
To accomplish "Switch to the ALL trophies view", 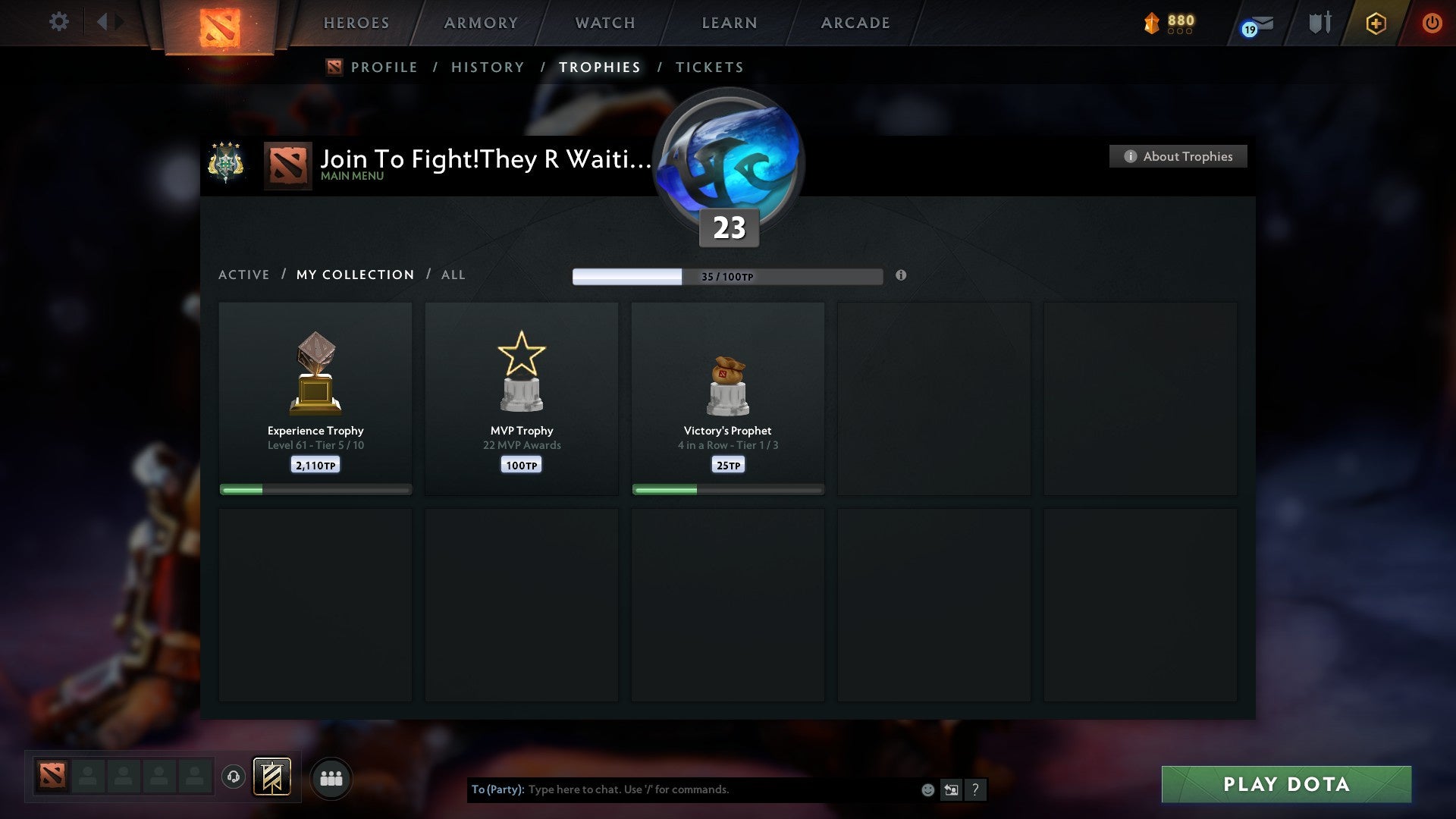I will click(453, 275).
